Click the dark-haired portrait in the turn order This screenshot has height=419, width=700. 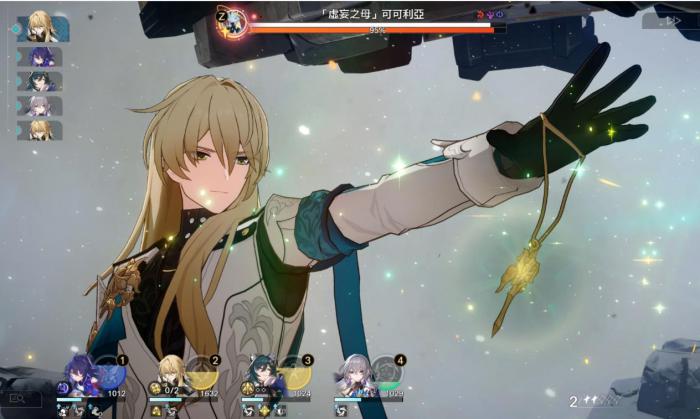40,81
